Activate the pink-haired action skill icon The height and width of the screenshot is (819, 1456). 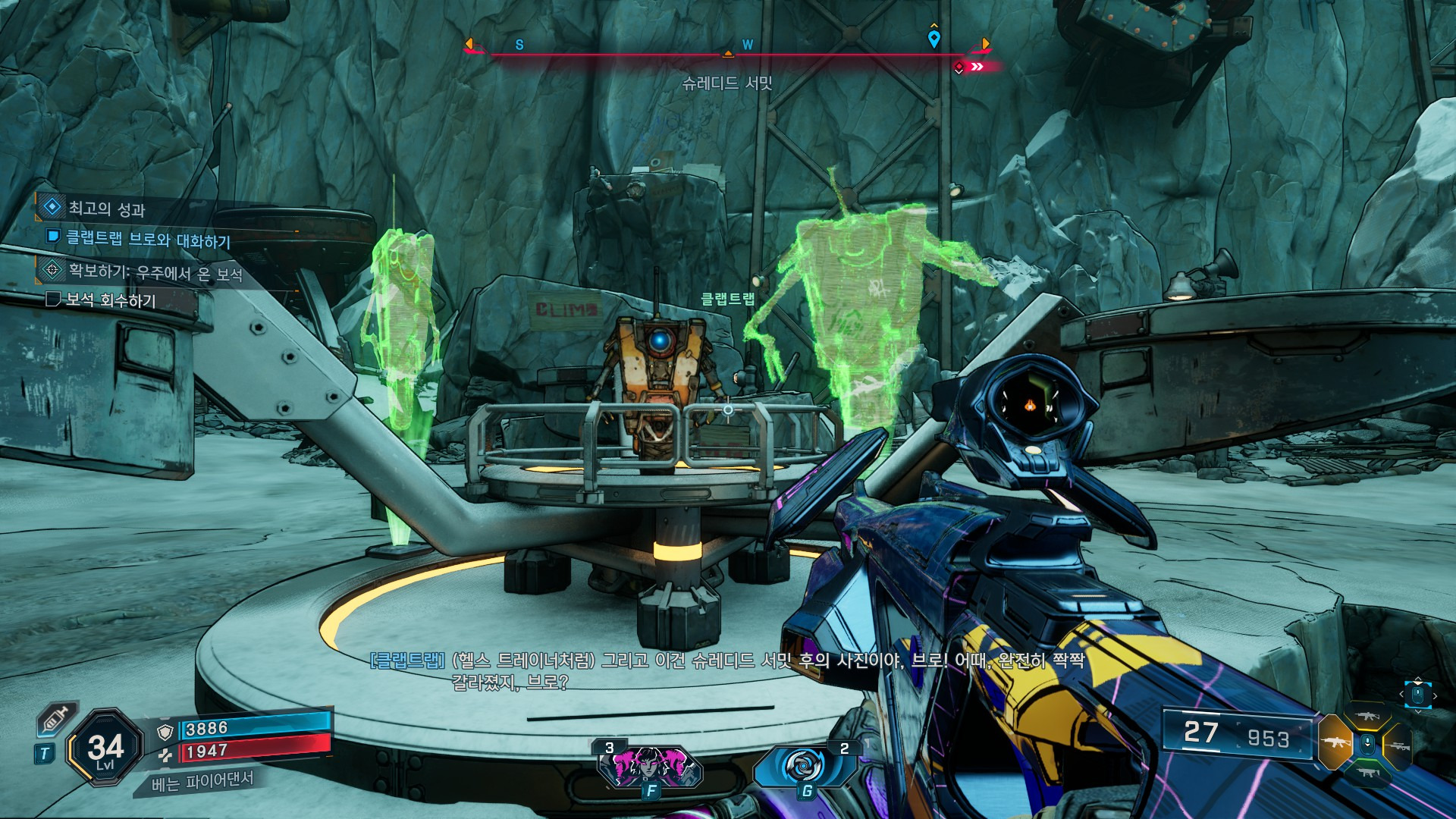point(650,766)
